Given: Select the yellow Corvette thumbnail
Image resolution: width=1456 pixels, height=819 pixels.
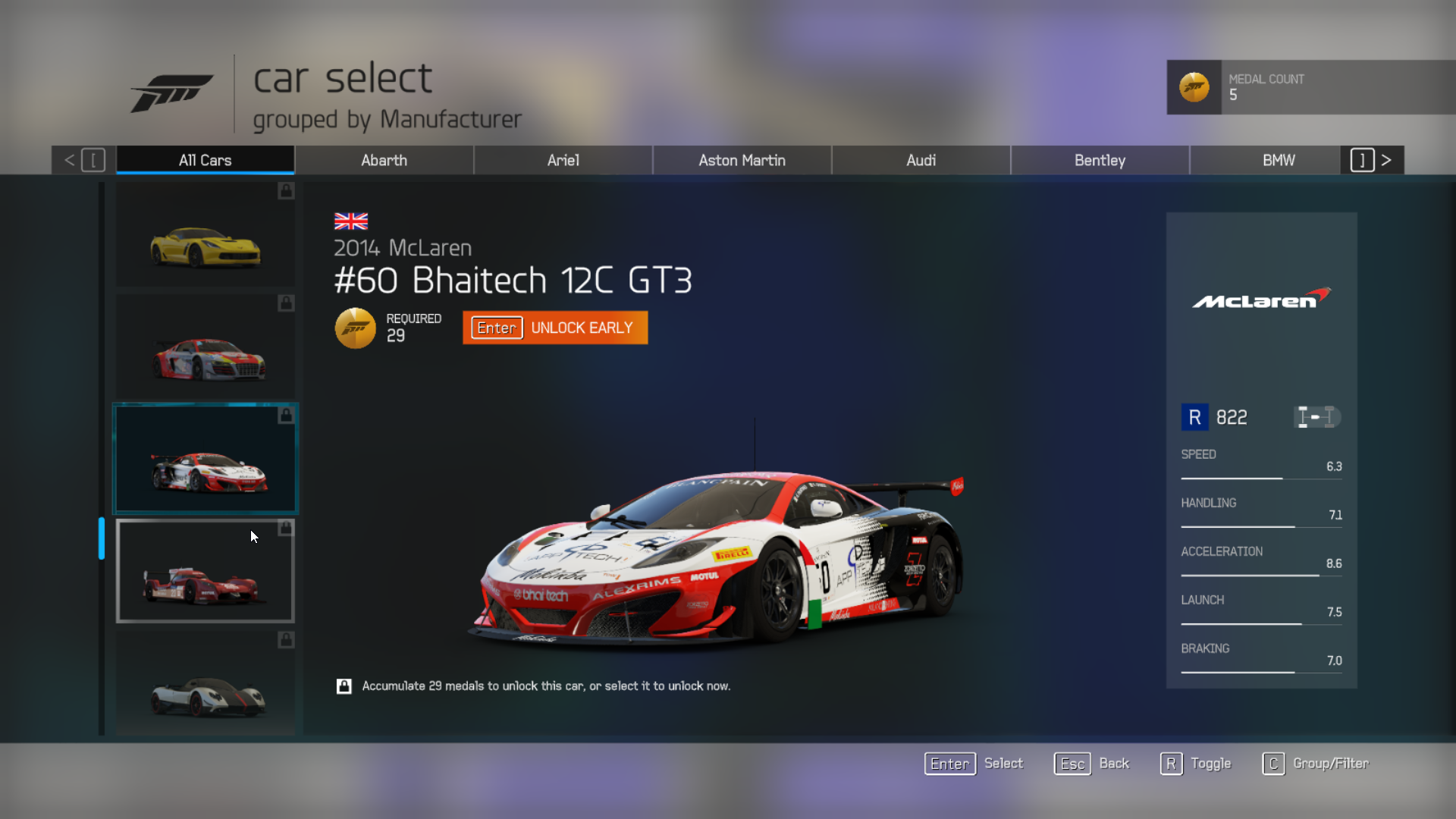Looking at the screenshot, I should (x=206, y=235).
